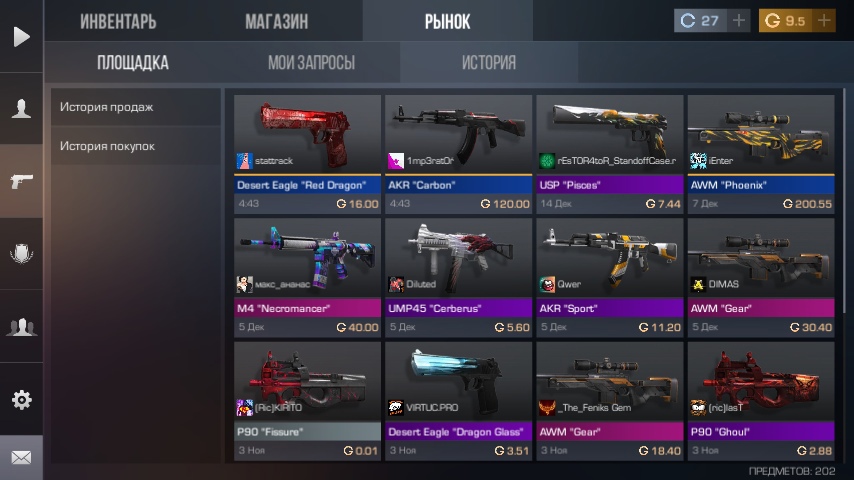Select the ИСТОРИЯ sub-tab
854x480 pixels.
[x=489, y=63]
